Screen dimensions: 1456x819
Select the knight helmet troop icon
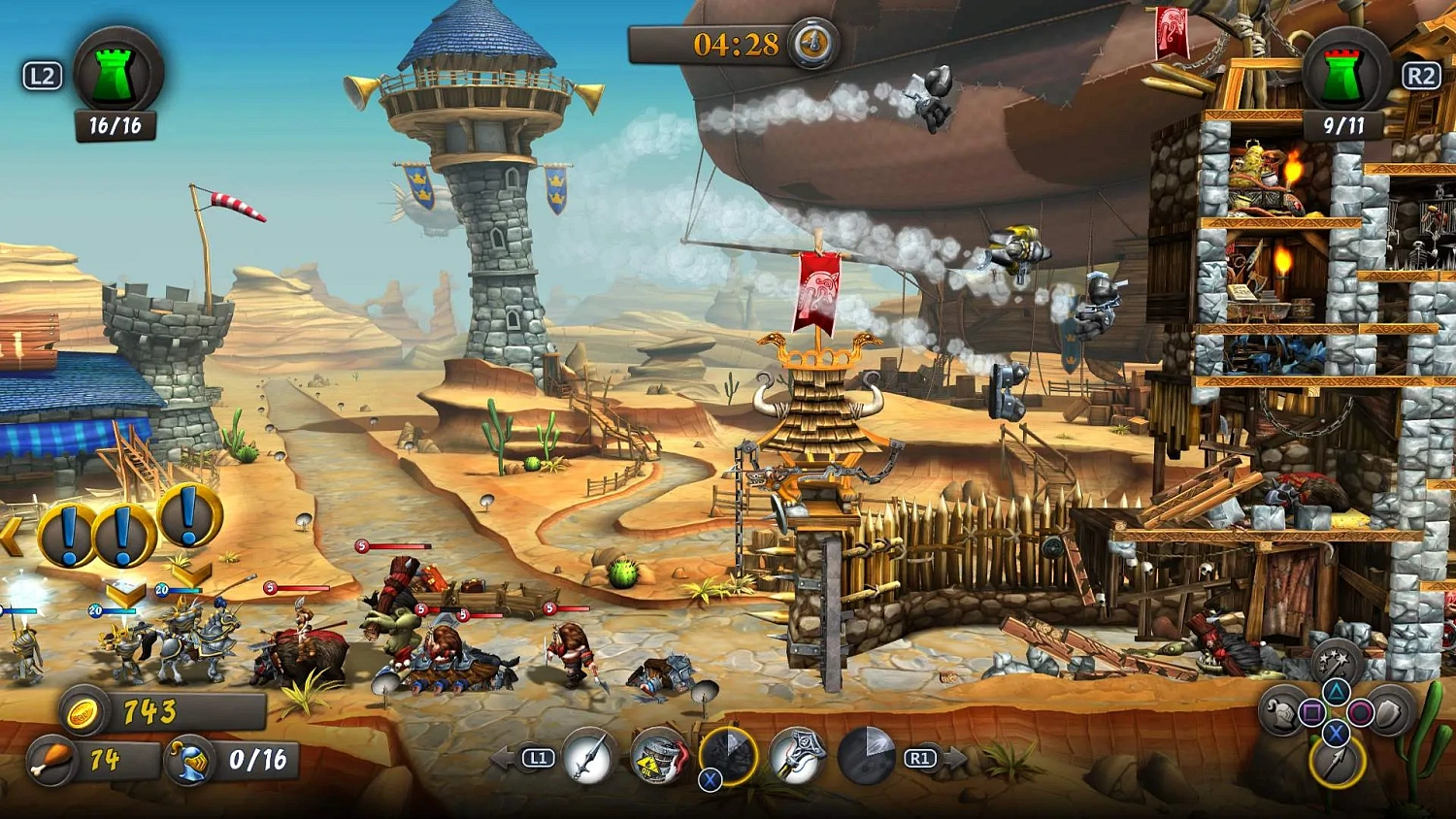(1281, 711)
